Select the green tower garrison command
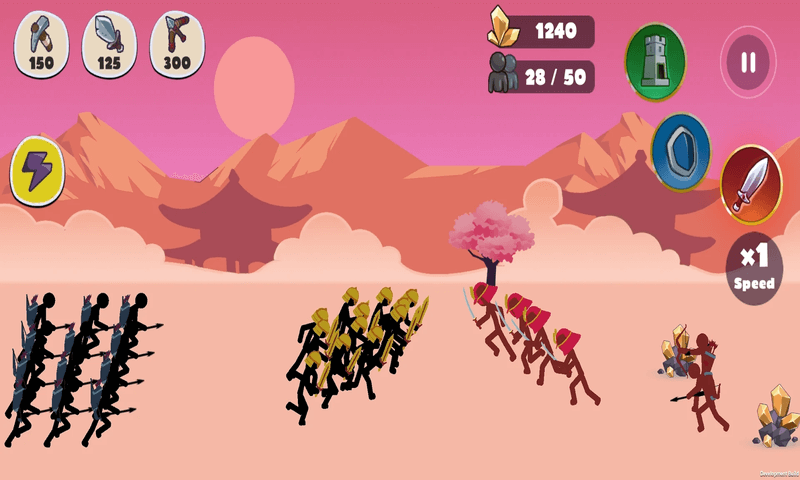This screenshot has width=800, height=480. [x=655, y=61]
